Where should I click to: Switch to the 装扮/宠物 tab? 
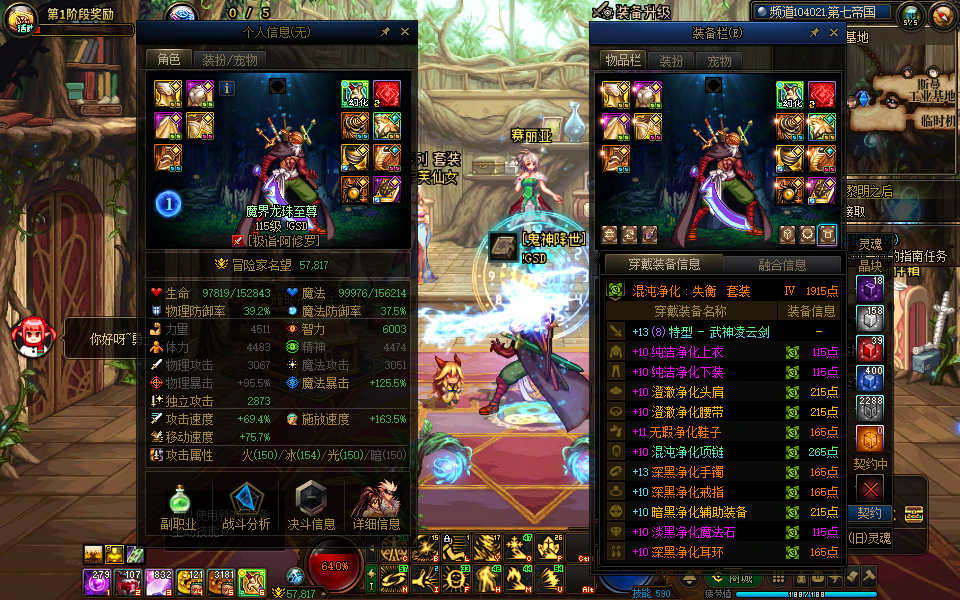pyautogui.click(x=225, y=60)
